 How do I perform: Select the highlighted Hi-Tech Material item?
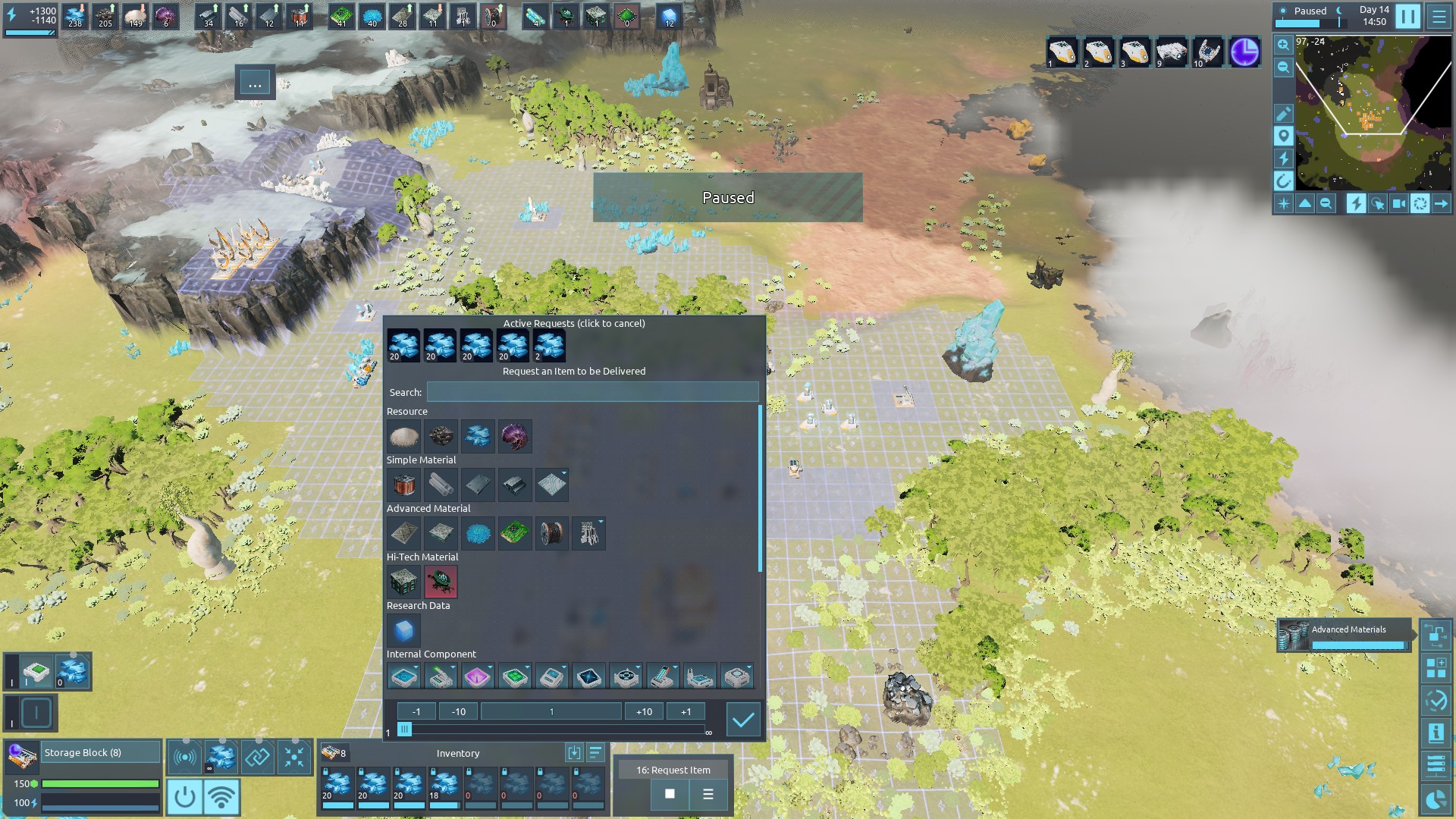(441, 582)
